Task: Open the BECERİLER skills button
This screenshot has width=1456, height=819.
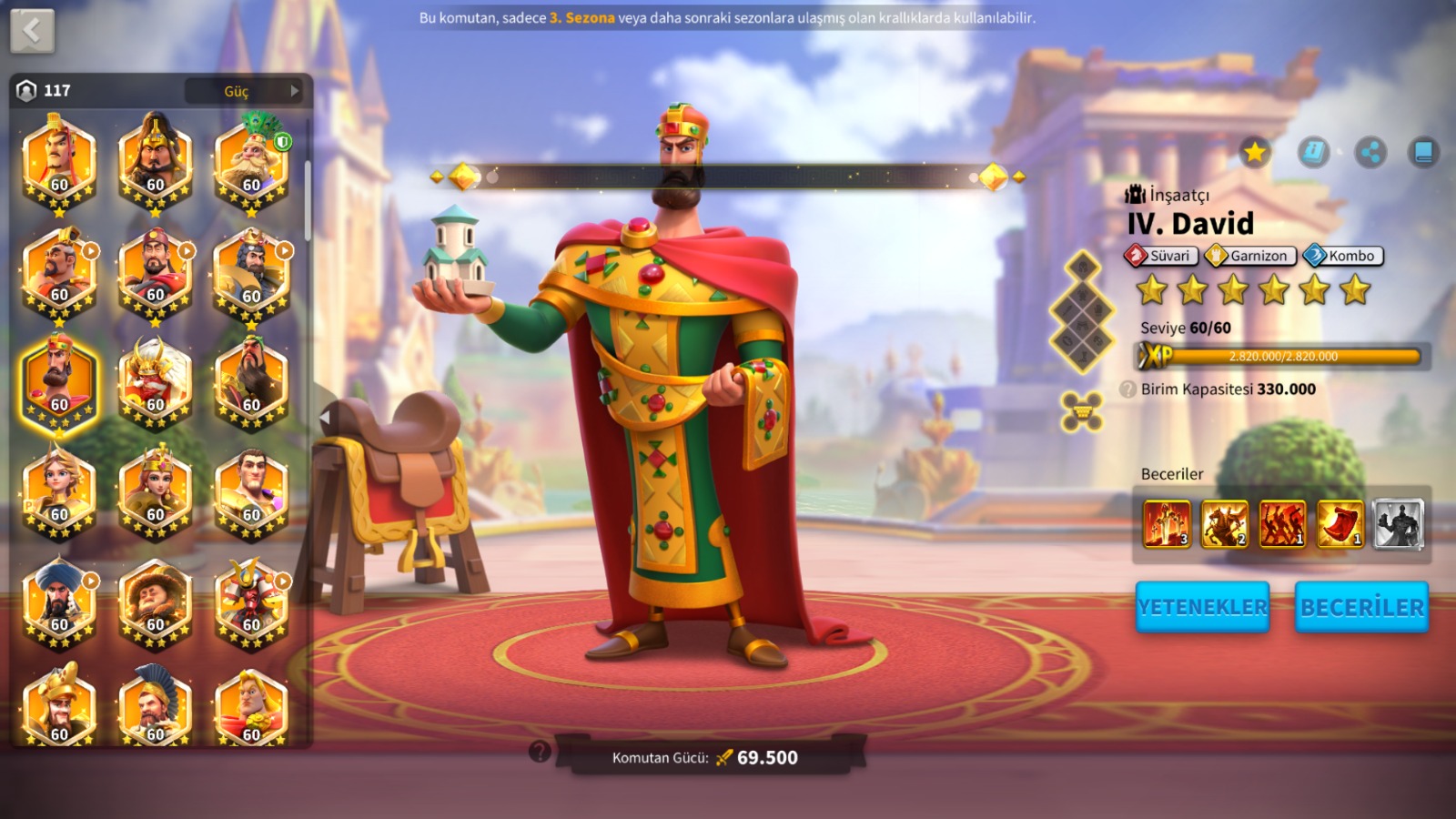Action: pos(1361,607)
